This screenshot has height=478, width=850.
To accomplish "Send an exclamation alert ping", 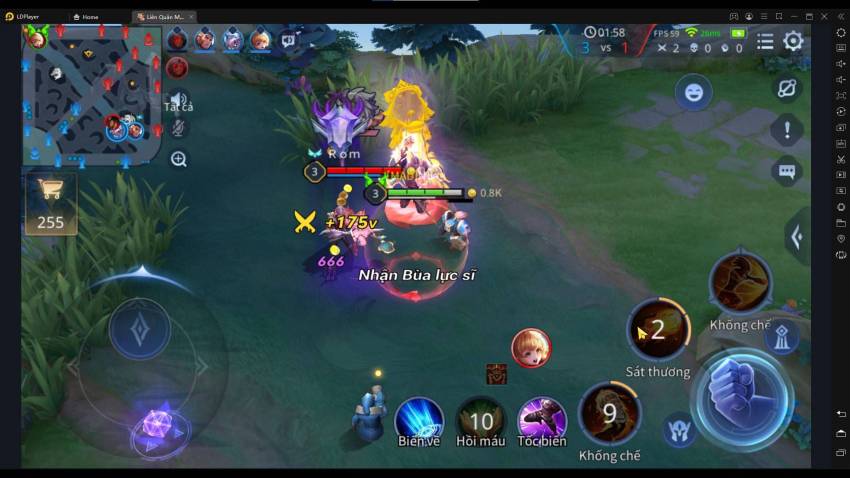I will tap(787, 130).
